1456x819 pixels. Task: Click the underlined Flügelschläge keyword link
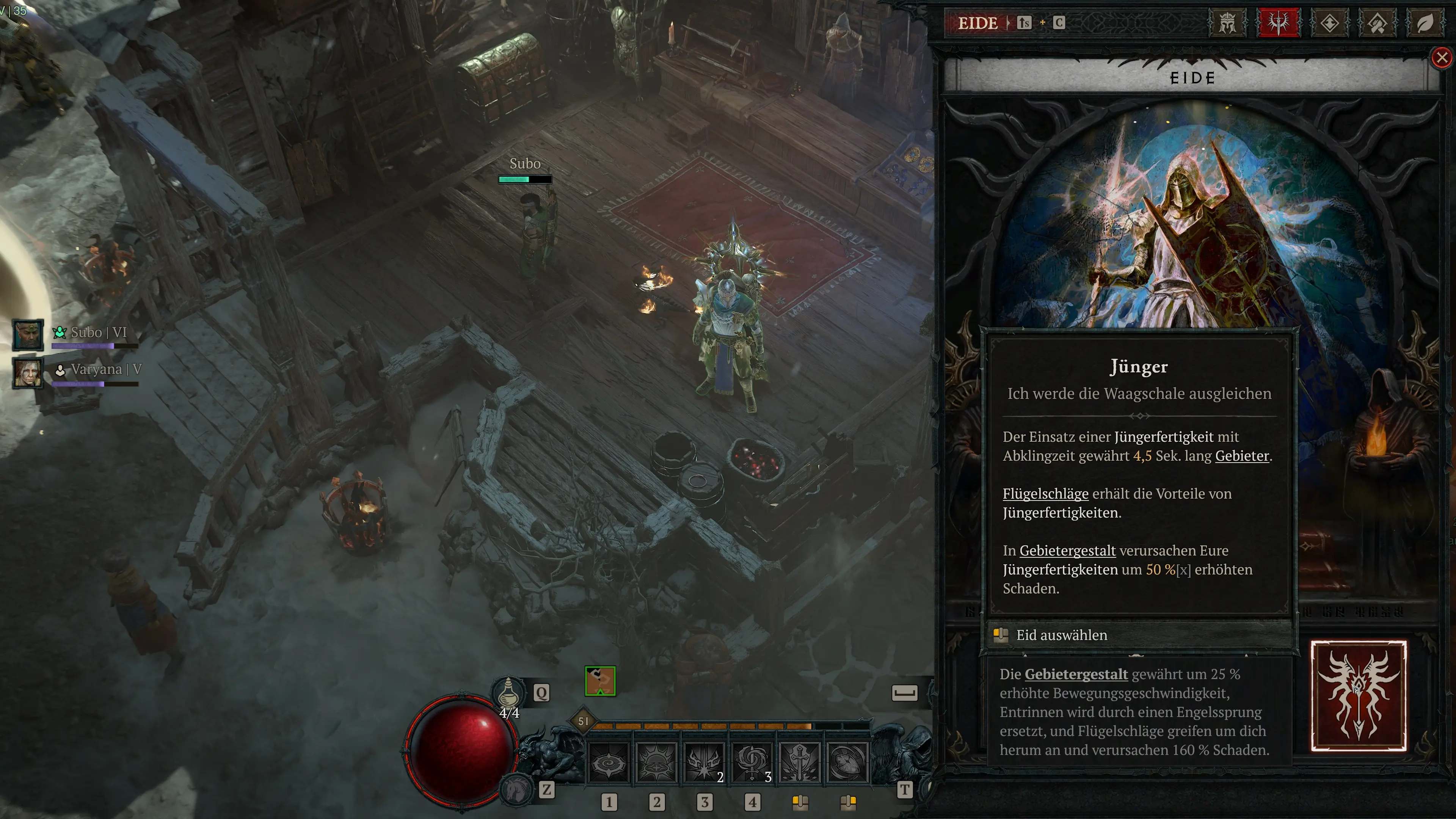tap(1045, 494)
